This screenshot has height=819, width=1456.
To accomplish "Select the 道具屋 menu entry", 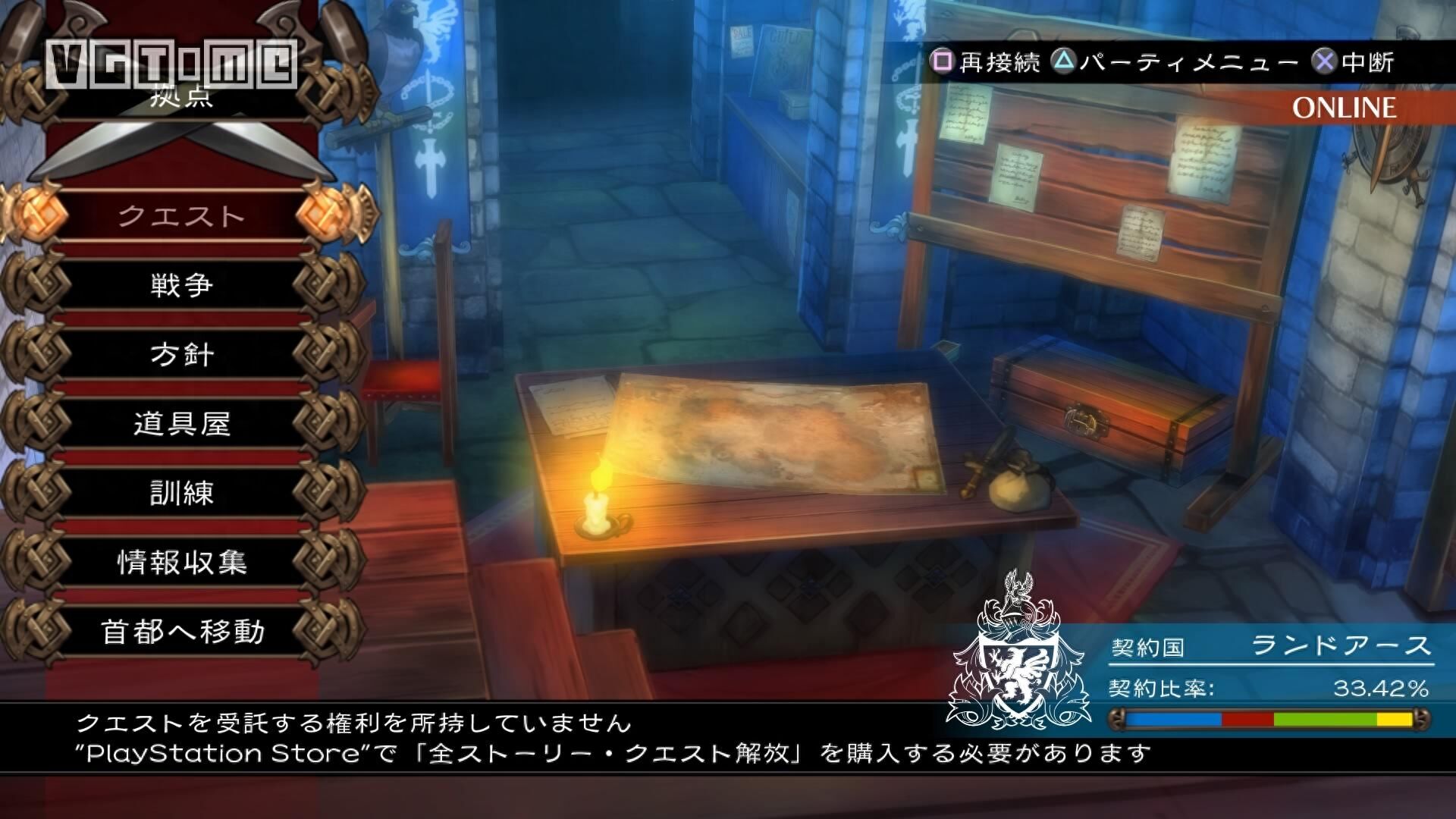I will pyautogui.click(x=184, y=425).
